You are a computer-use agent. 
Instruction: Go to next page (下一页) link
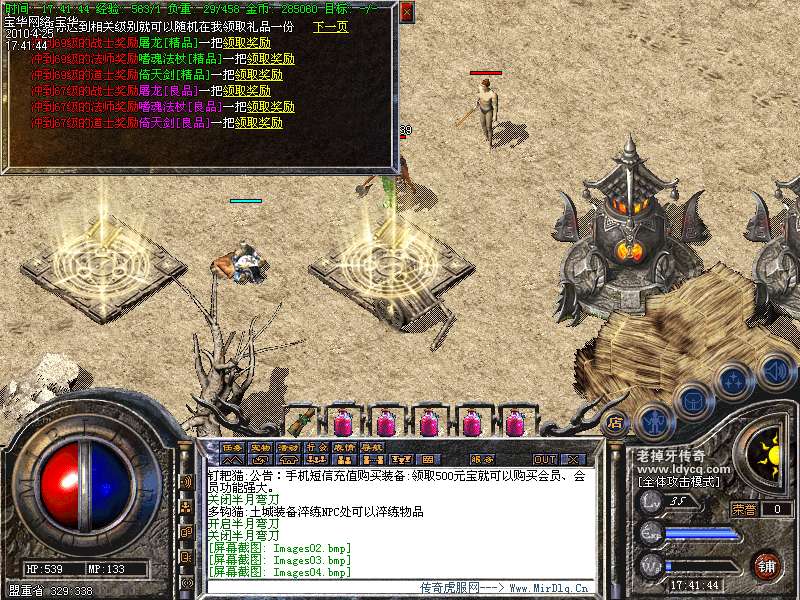coord(331,28)
